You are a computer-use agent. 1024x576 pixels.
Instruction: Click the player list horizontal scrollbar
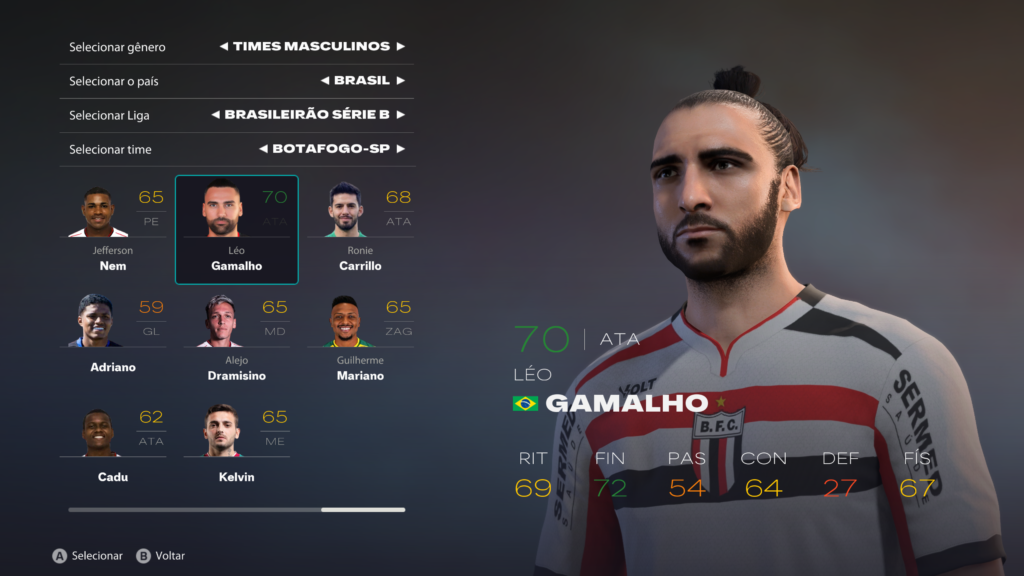pos(237,510)
